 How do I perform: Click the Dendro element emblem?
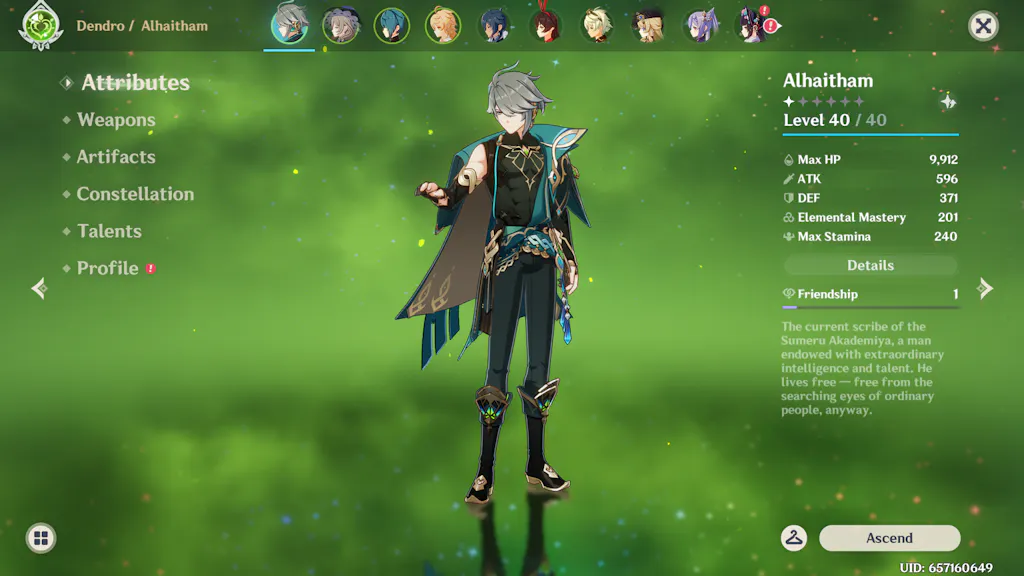click(x=40, y=26)
